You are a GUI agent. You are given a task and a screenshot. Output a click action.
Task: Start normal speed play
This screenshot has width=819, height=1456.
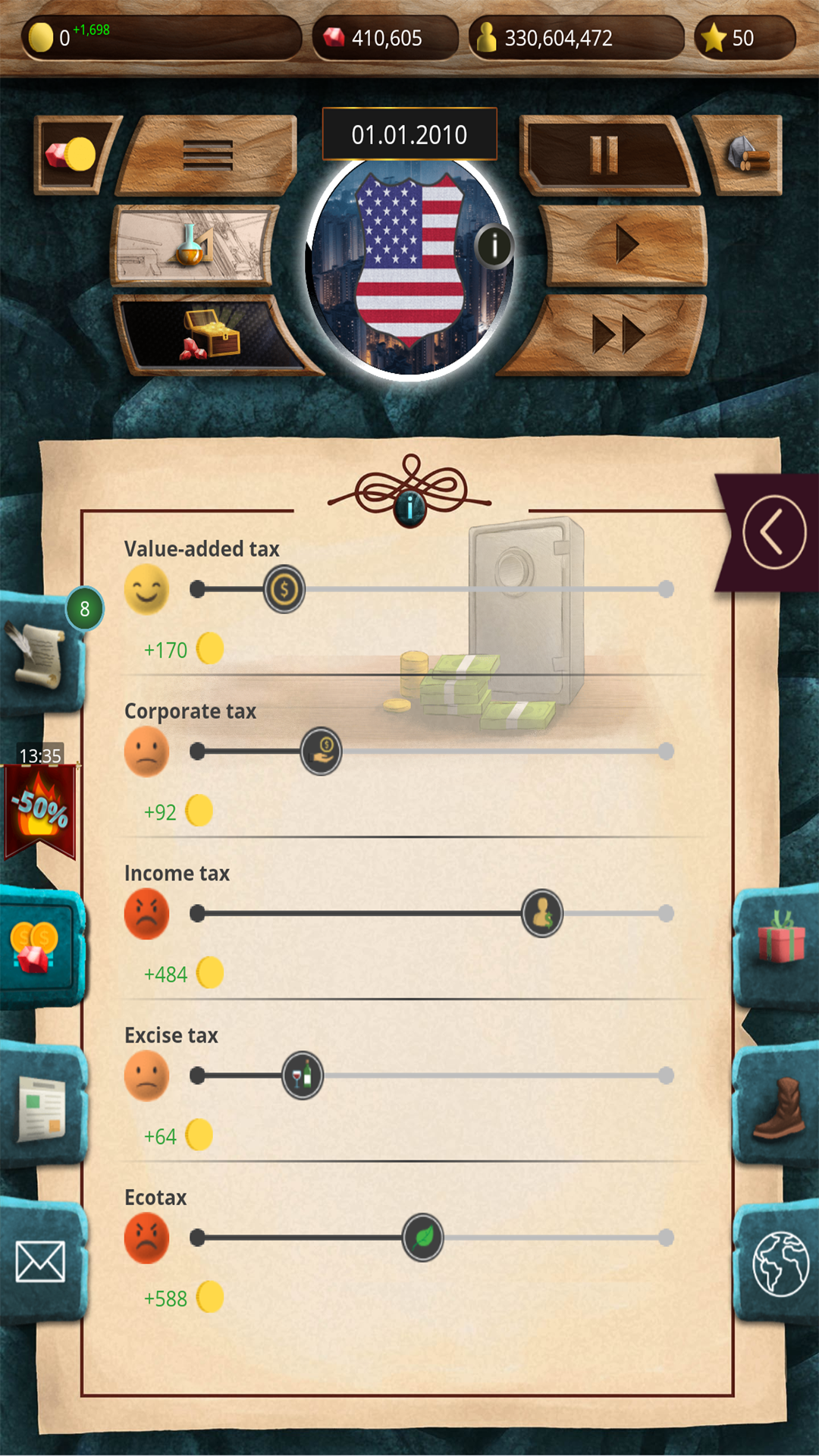[626, 244]
